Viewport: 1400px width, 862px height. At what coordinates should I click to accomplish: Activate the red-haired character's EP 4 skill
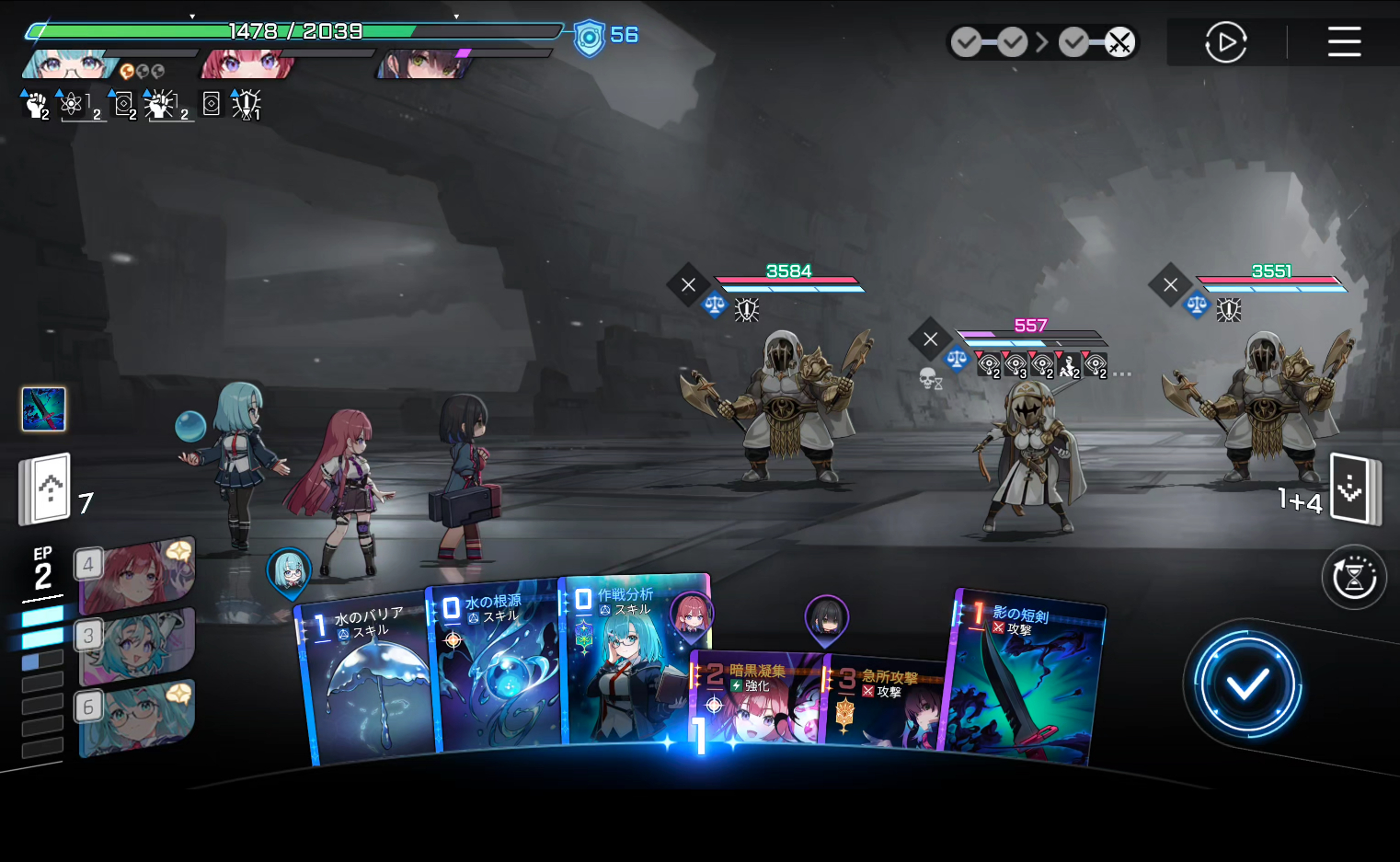[x=138, y=574]
